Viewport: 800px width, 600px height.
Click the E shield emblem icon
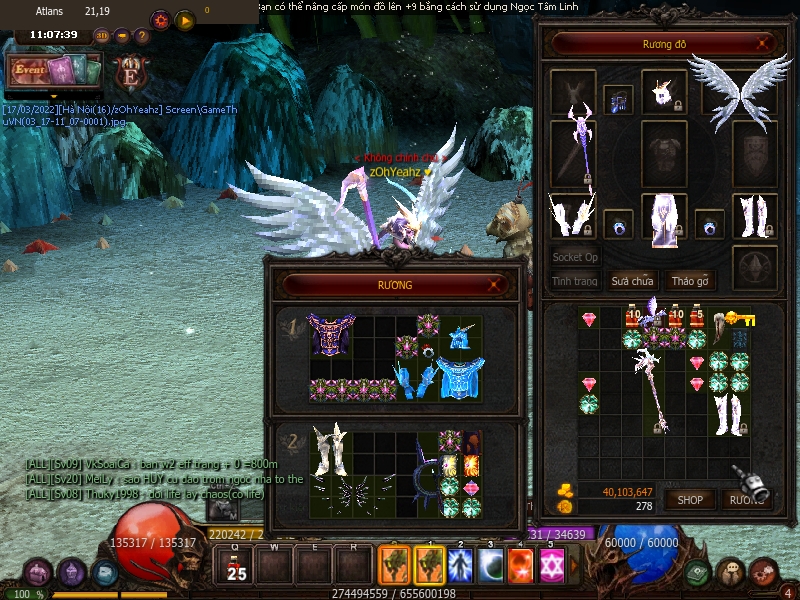tap(130, 72)
